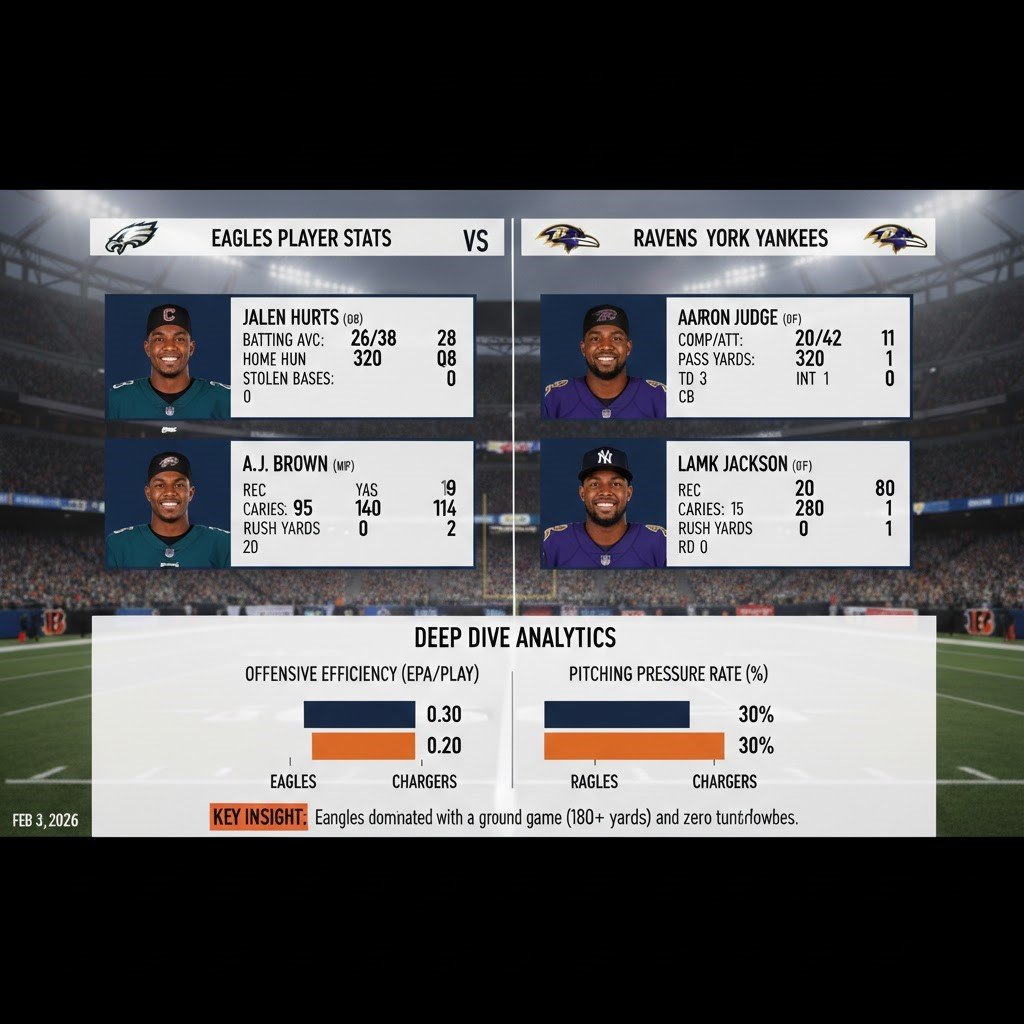The width and height of the screenshot is (1024, 1024).
Task: View the Lamk Jackson player card
Action: tap(725, 503)
